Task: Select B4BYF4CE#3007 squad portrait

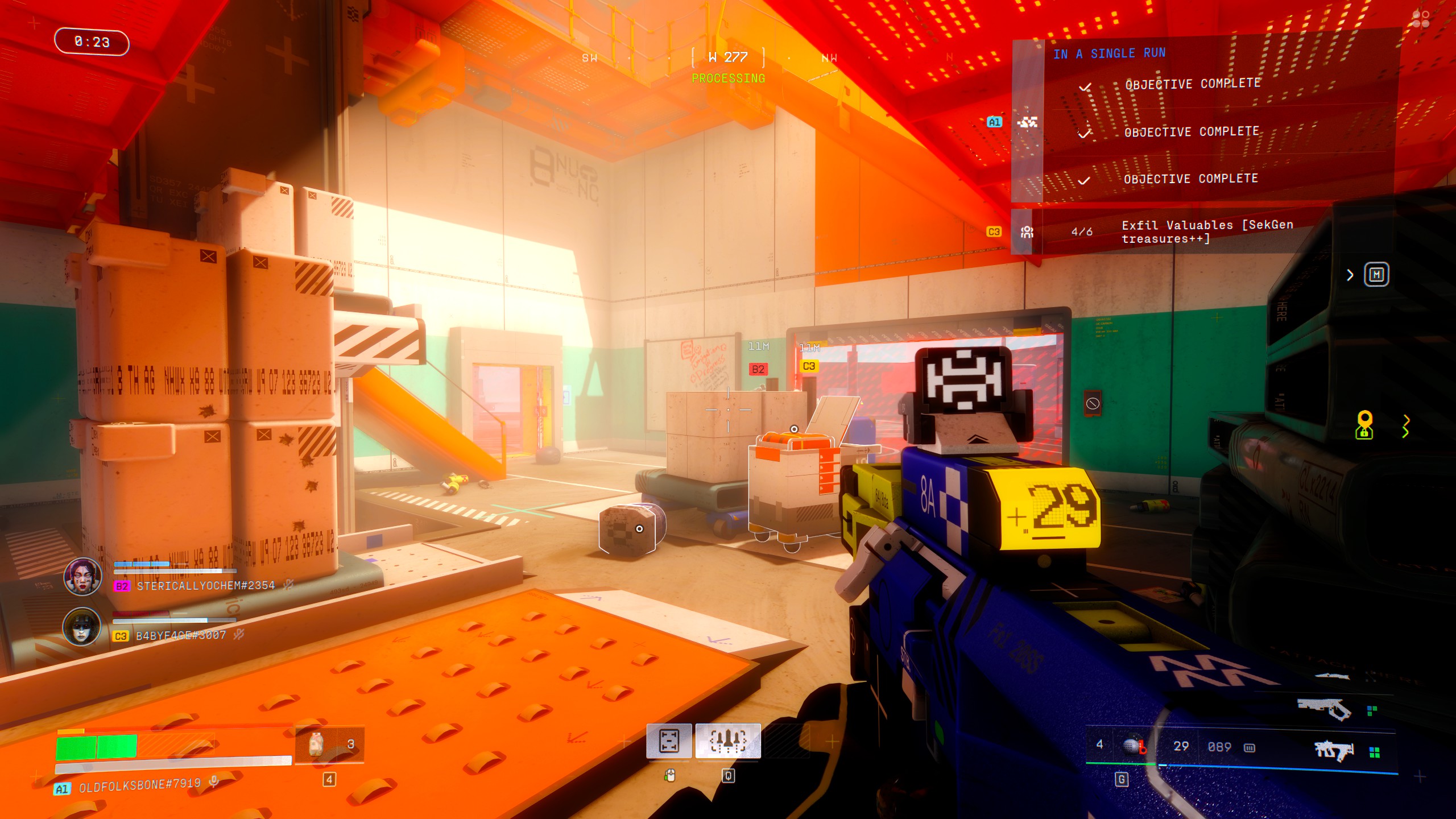Action: pos(82,627)
